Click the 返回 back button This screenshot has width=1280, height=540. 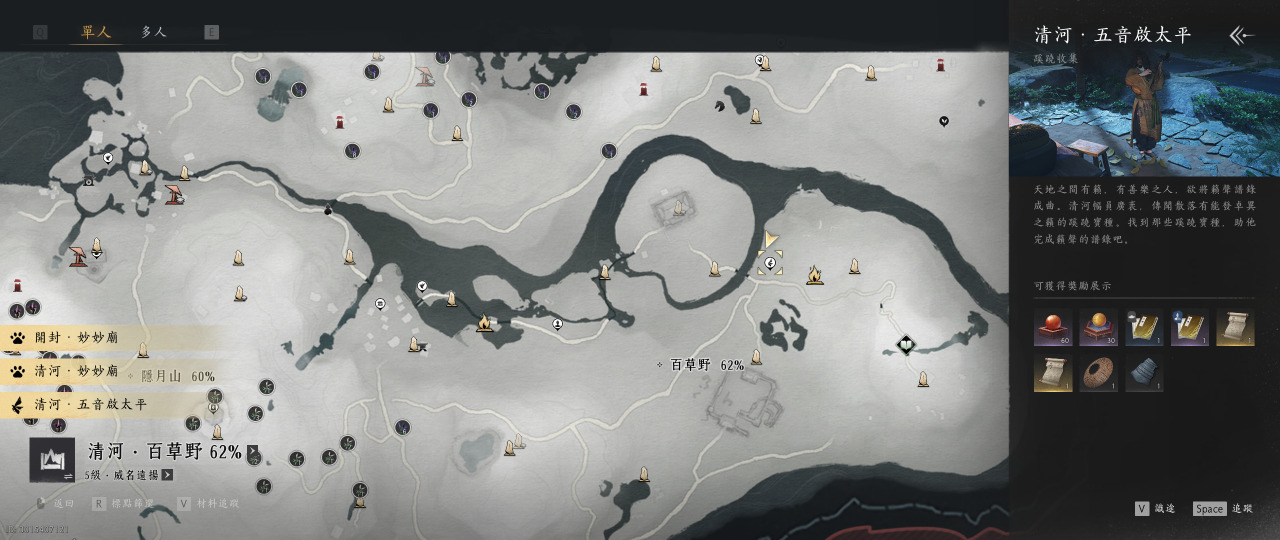click(x=56, y=504)
